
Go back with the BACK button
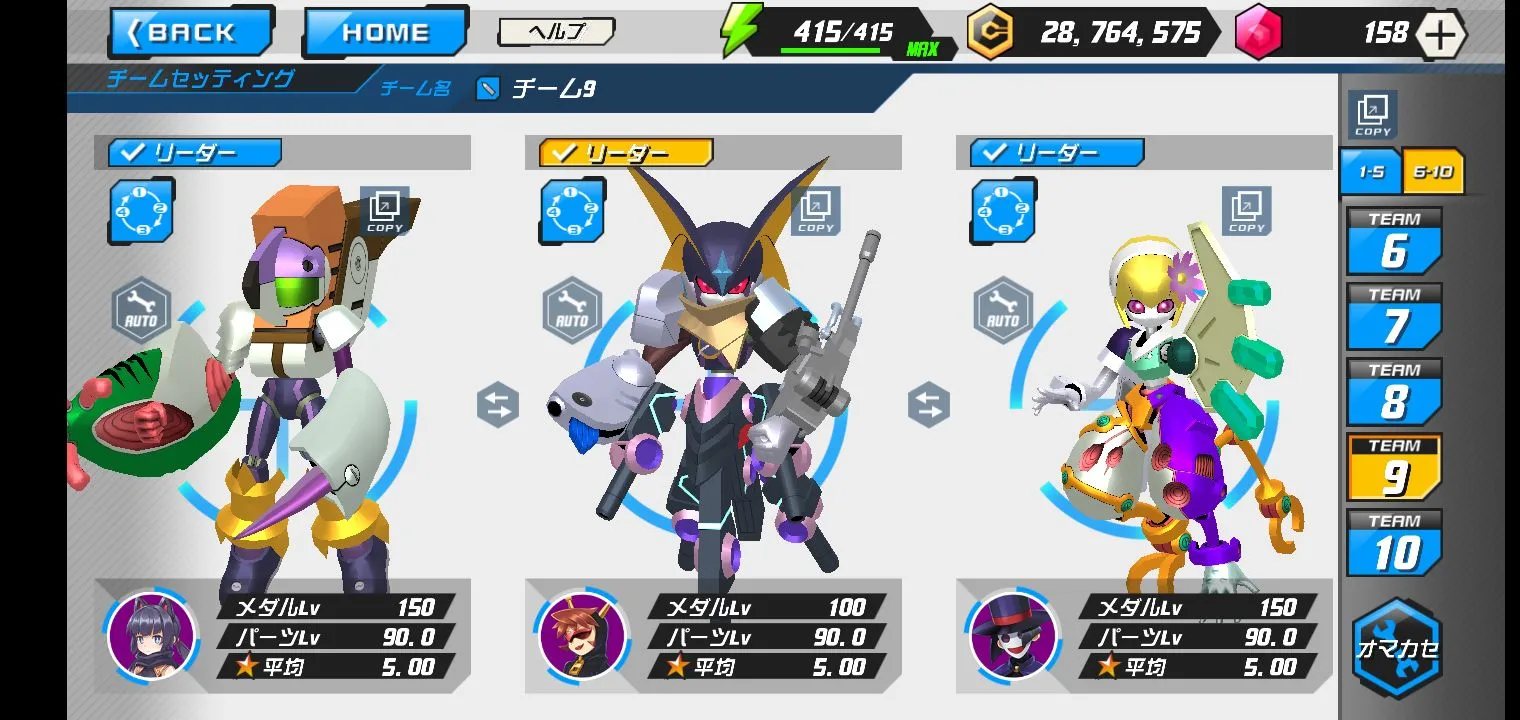190,32
